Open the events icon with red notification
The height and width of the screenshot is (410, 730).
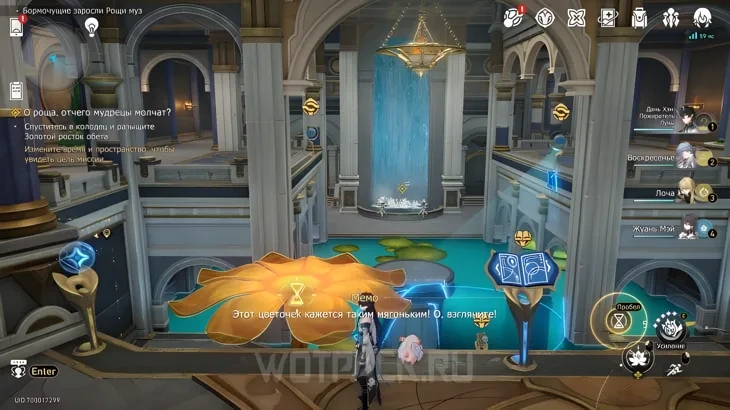[x=513, y=17]
